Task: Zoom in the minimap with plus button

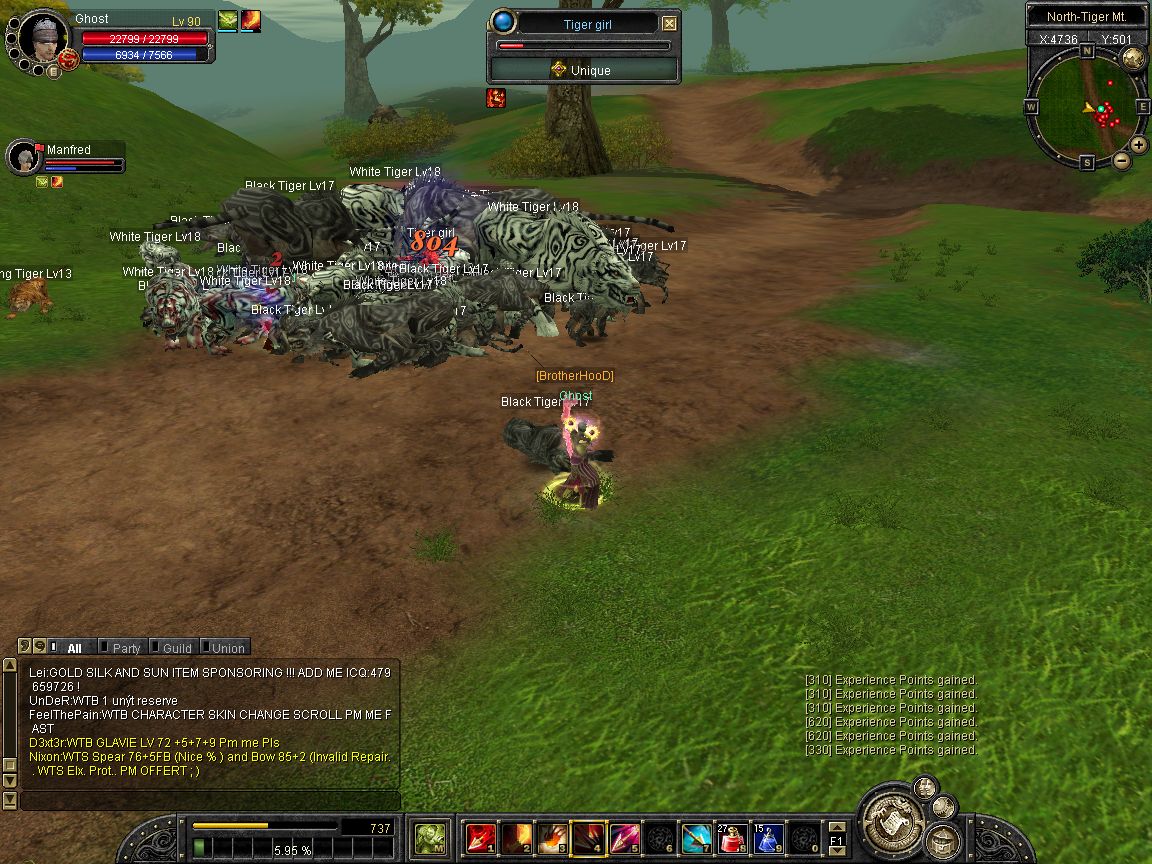Action: point(1138,144)
